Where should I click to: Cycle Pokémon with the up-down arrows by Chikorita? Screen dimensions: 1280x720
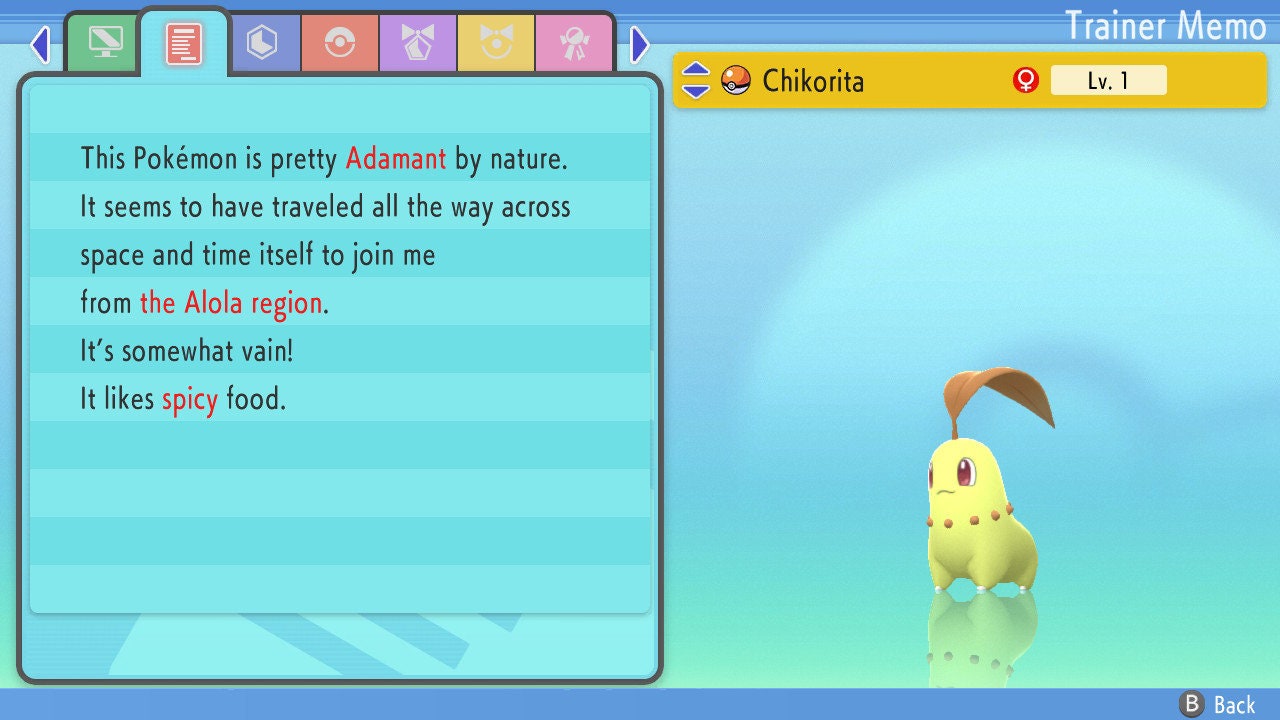point(696,80)
